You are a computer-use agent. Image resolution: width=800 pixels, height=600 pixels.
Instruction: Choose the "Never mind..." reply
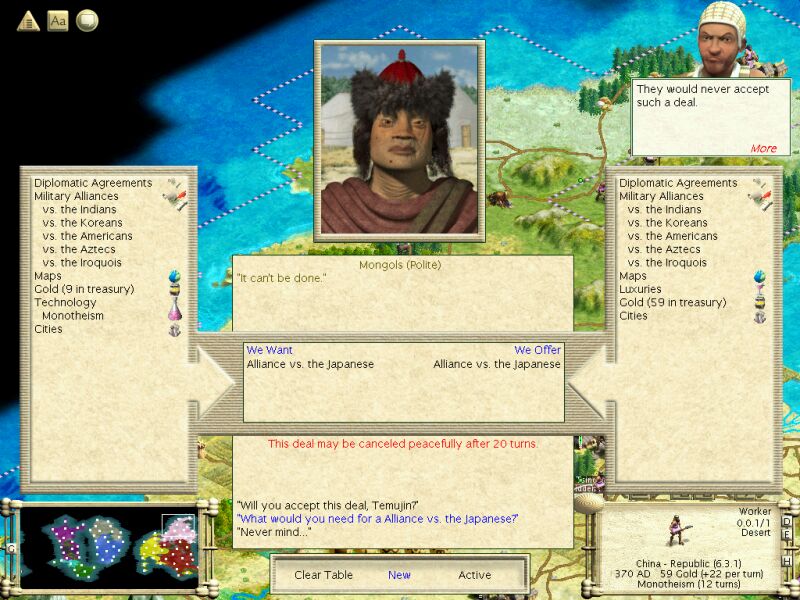[274, 531]
